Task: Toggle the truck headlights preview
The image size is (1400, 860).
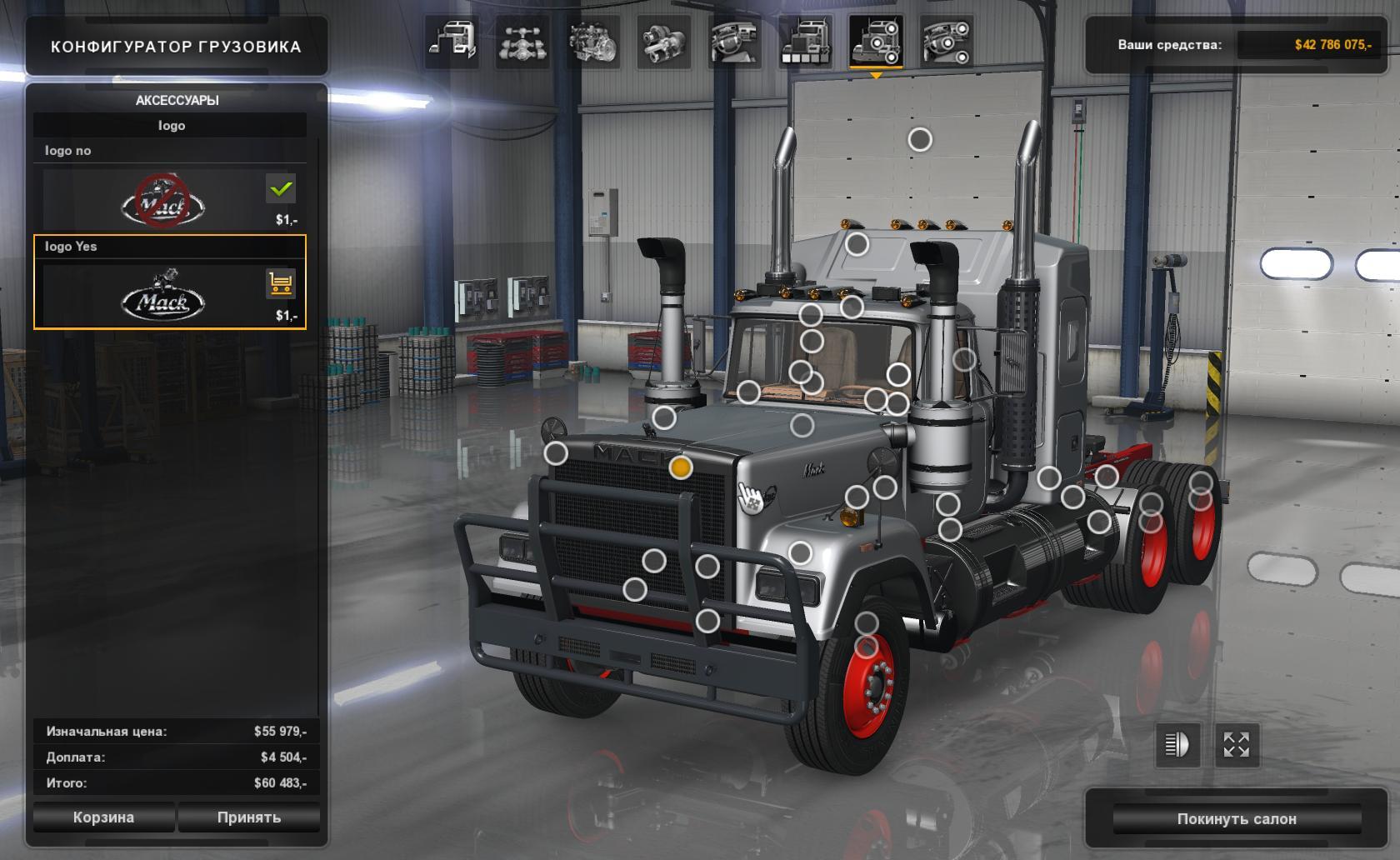Action: tap(1177, 744)
